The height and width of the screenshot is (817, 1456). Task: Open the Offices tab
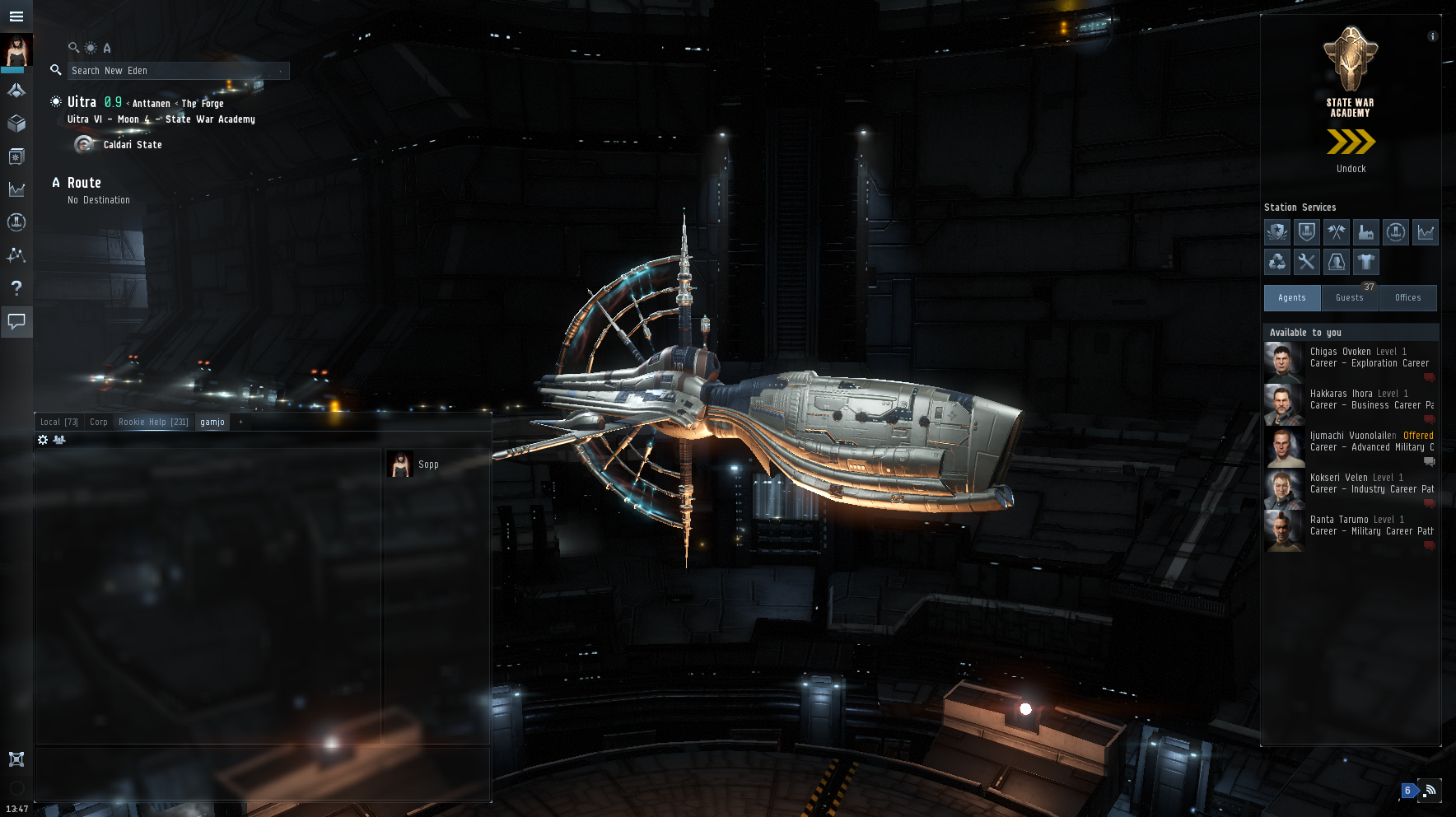click(x=1407, y=298)
